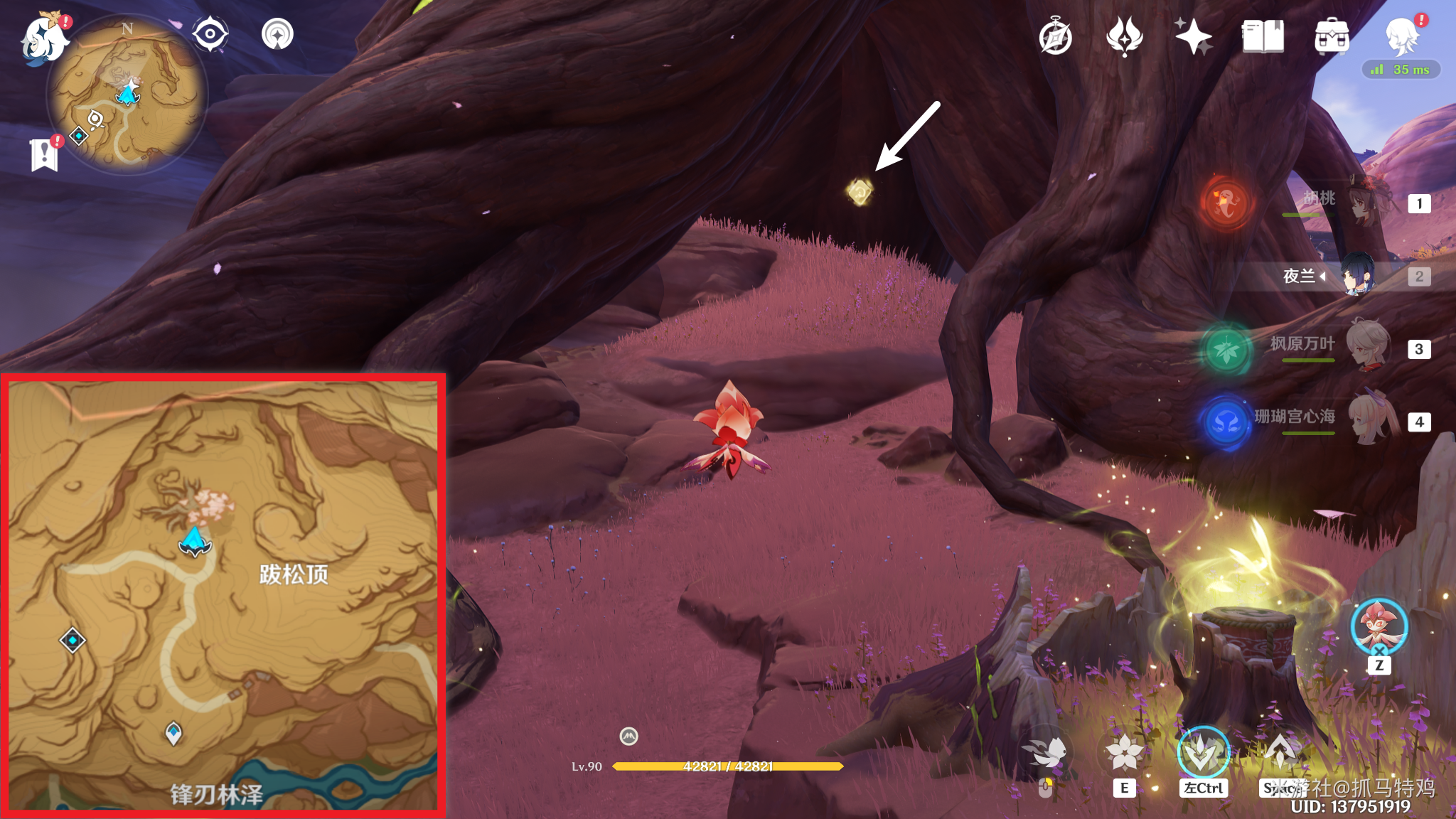Activate the highlighted descend skill

click(1203, 754)
